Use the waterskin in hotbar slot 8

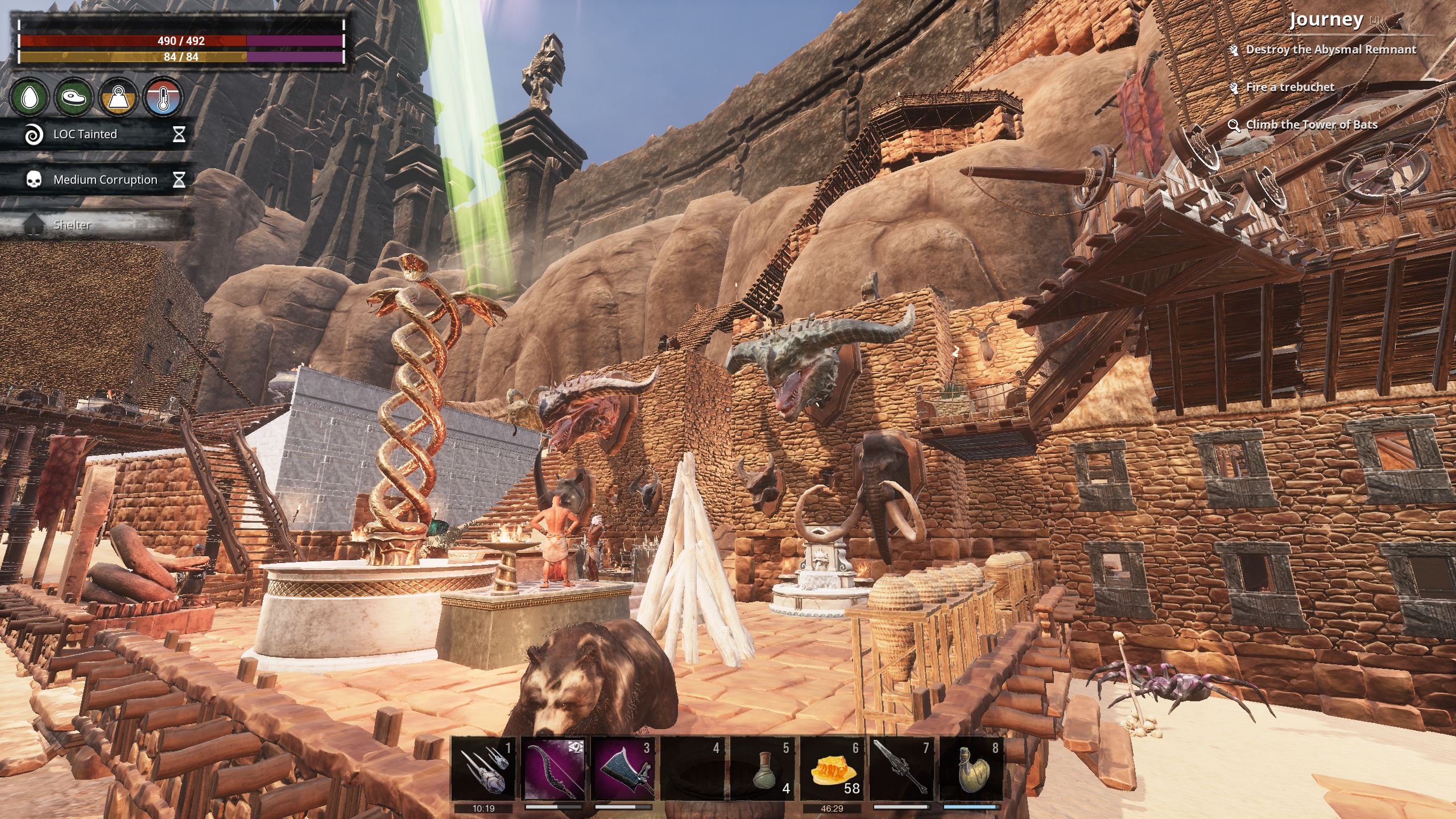tap(973, 769)
